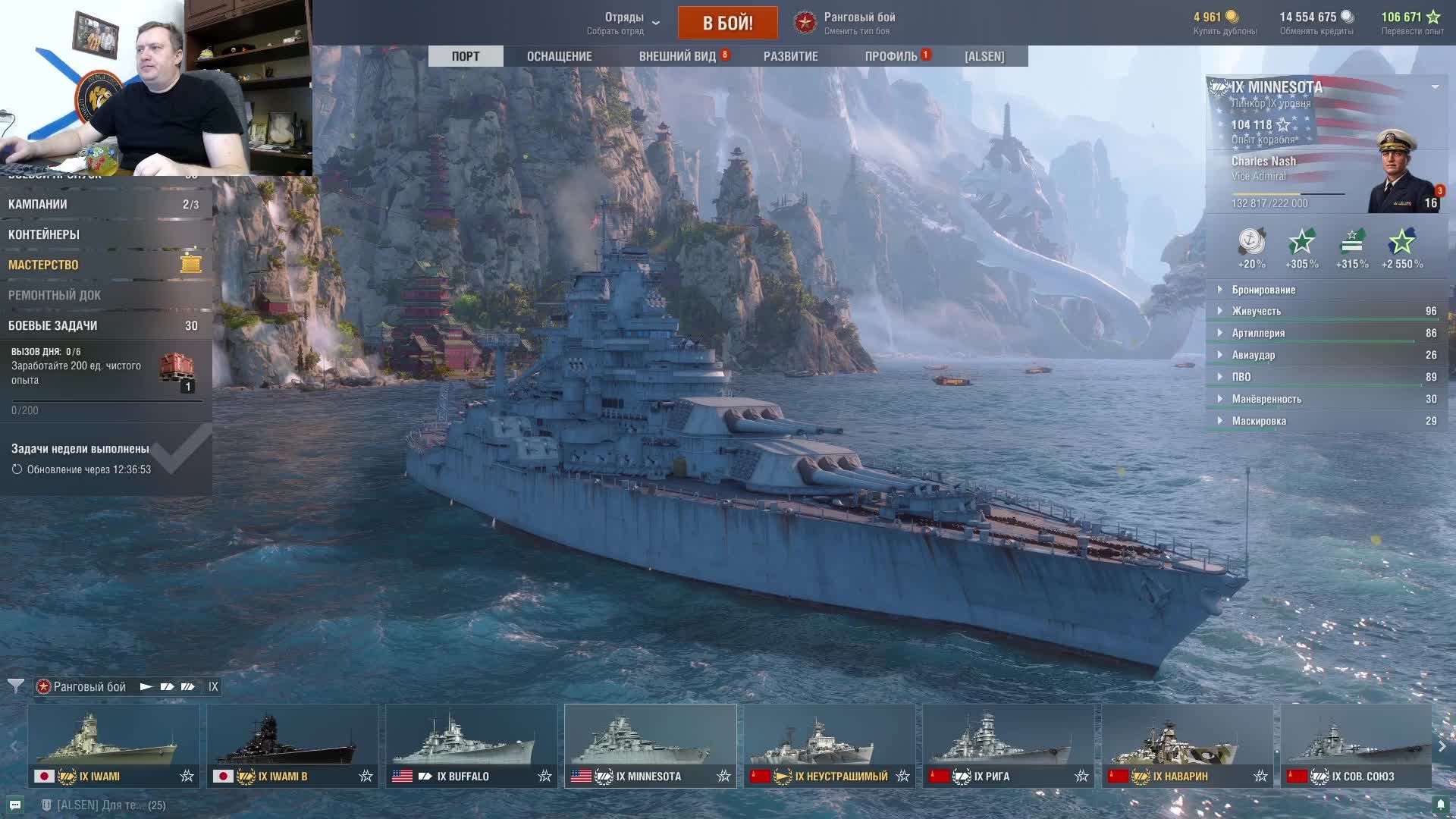
Task: Open the КАМПАНИИ menu entry
Action: pos(38,204)
